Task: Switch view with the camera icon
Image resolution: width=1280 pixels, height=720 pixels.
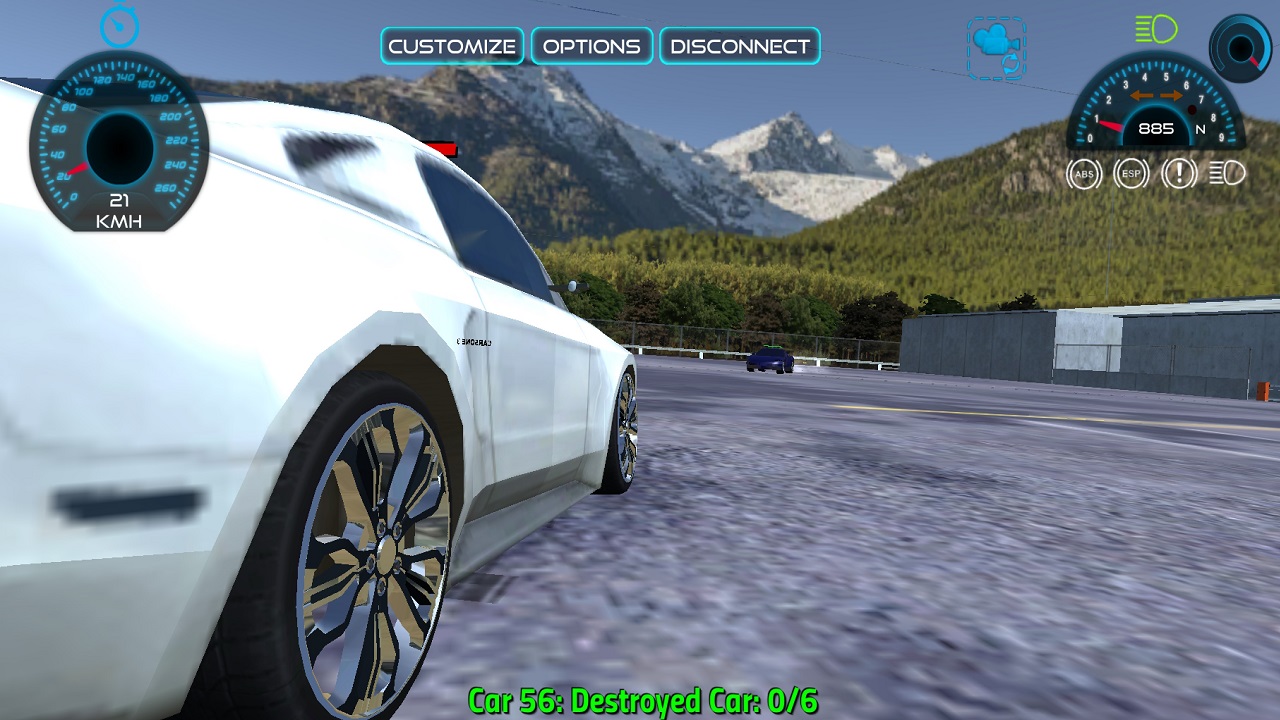Action: point(996,47)
